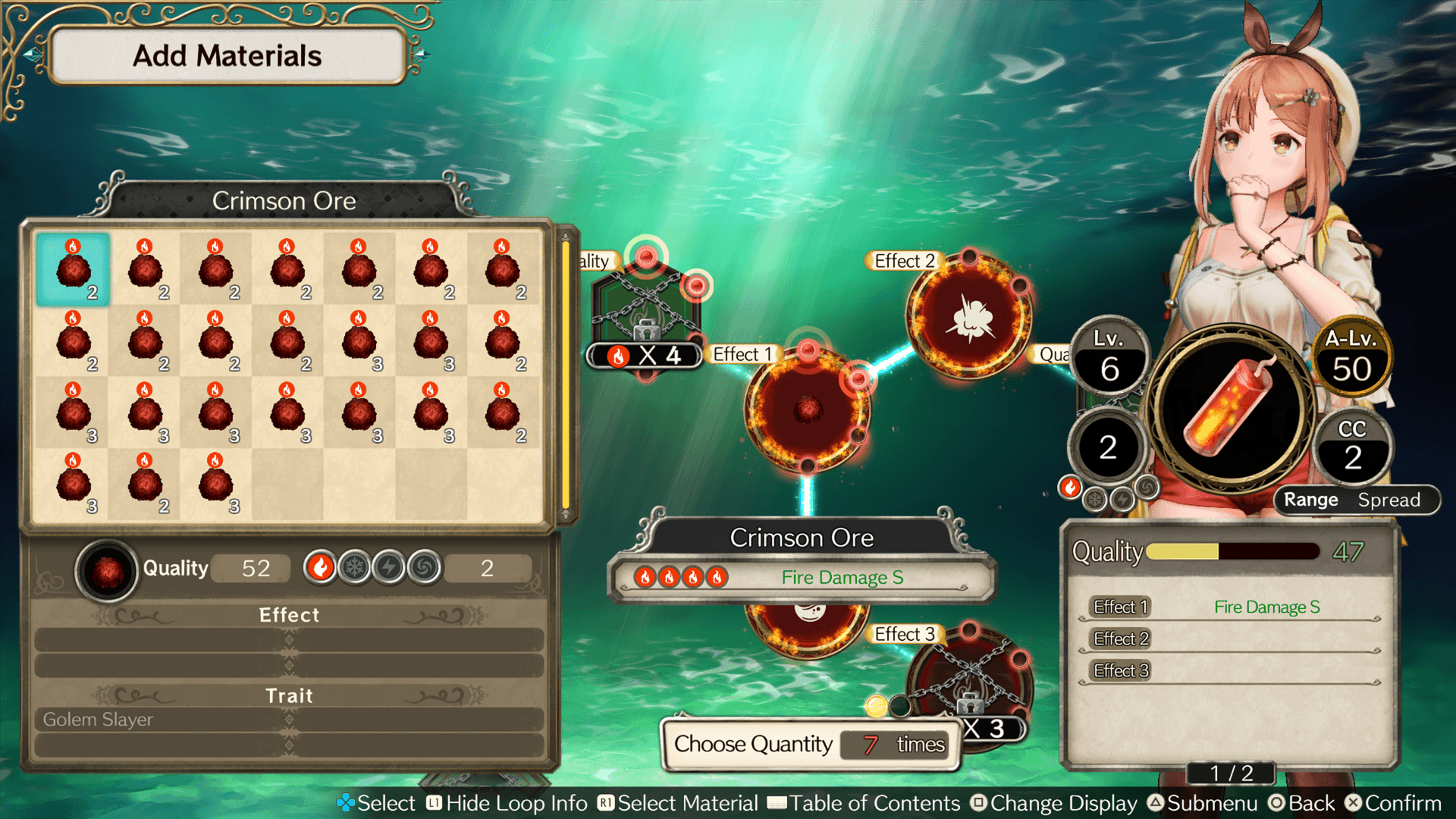This screenshot has height=819, width=1456.
Task: Click the chained Effect 3 locked loop
Action: pyautogui.click(x=969, y=682)
